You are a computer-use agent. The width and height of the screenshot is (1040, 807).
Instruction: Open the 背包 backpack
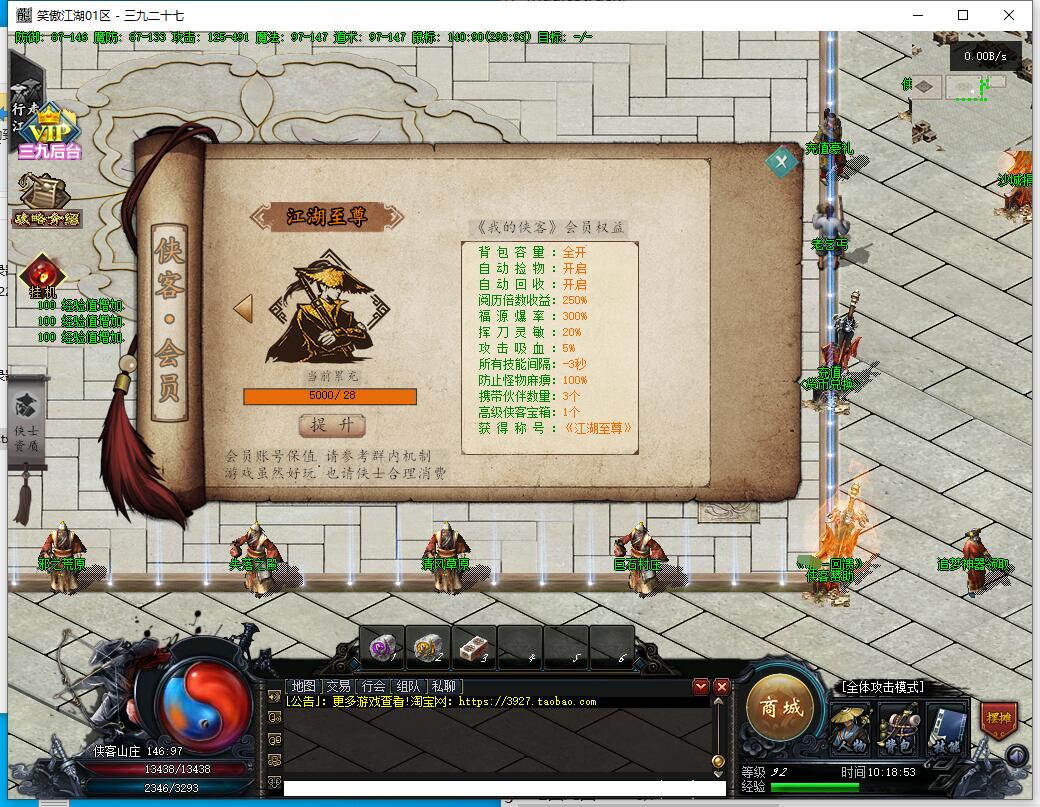(899, 729)
